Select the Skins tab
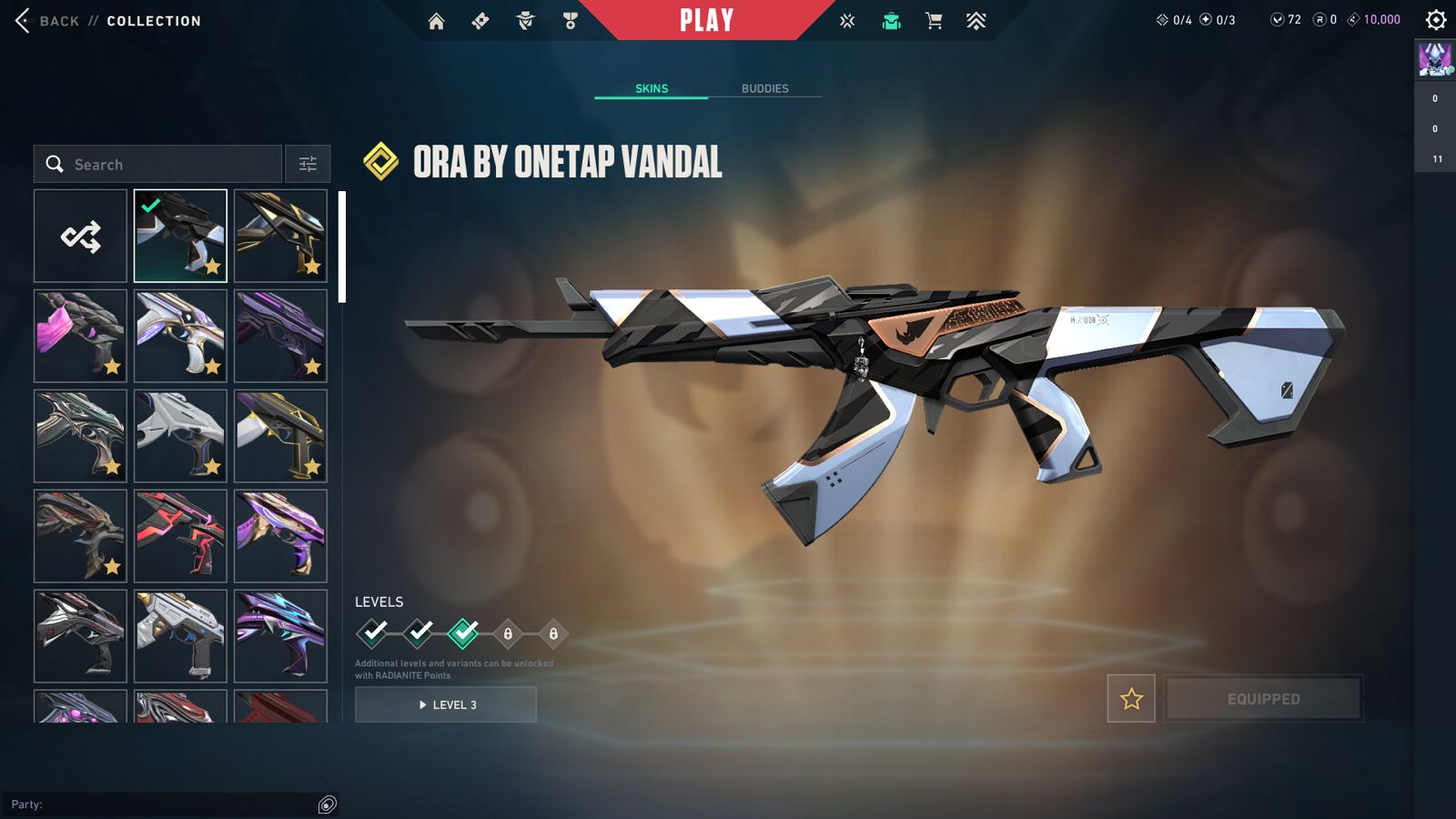The image size is (1456, 819). 652,88
